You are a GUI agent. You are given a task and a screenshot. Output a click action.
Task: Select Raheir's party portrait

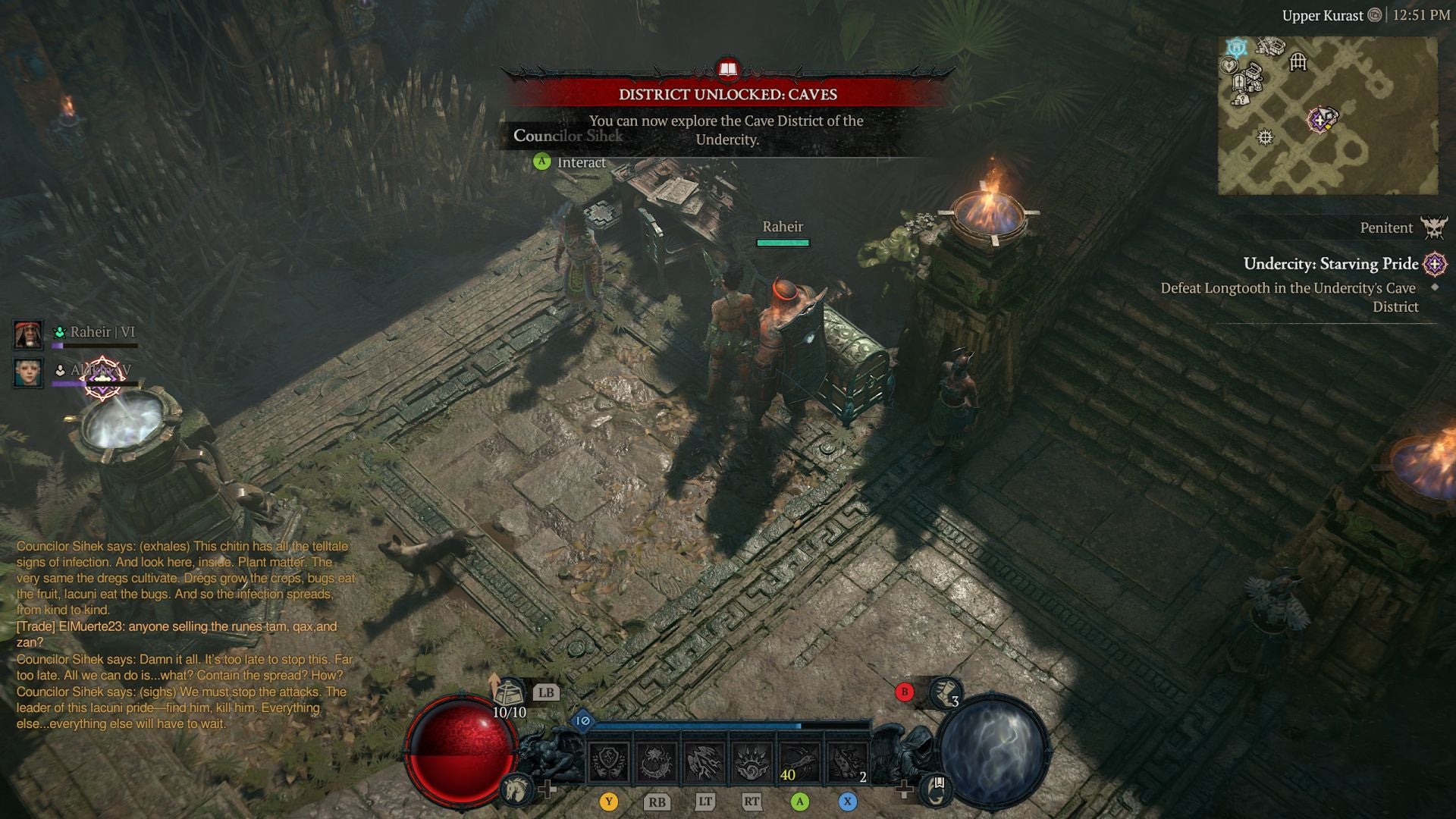tap(28, 334)
